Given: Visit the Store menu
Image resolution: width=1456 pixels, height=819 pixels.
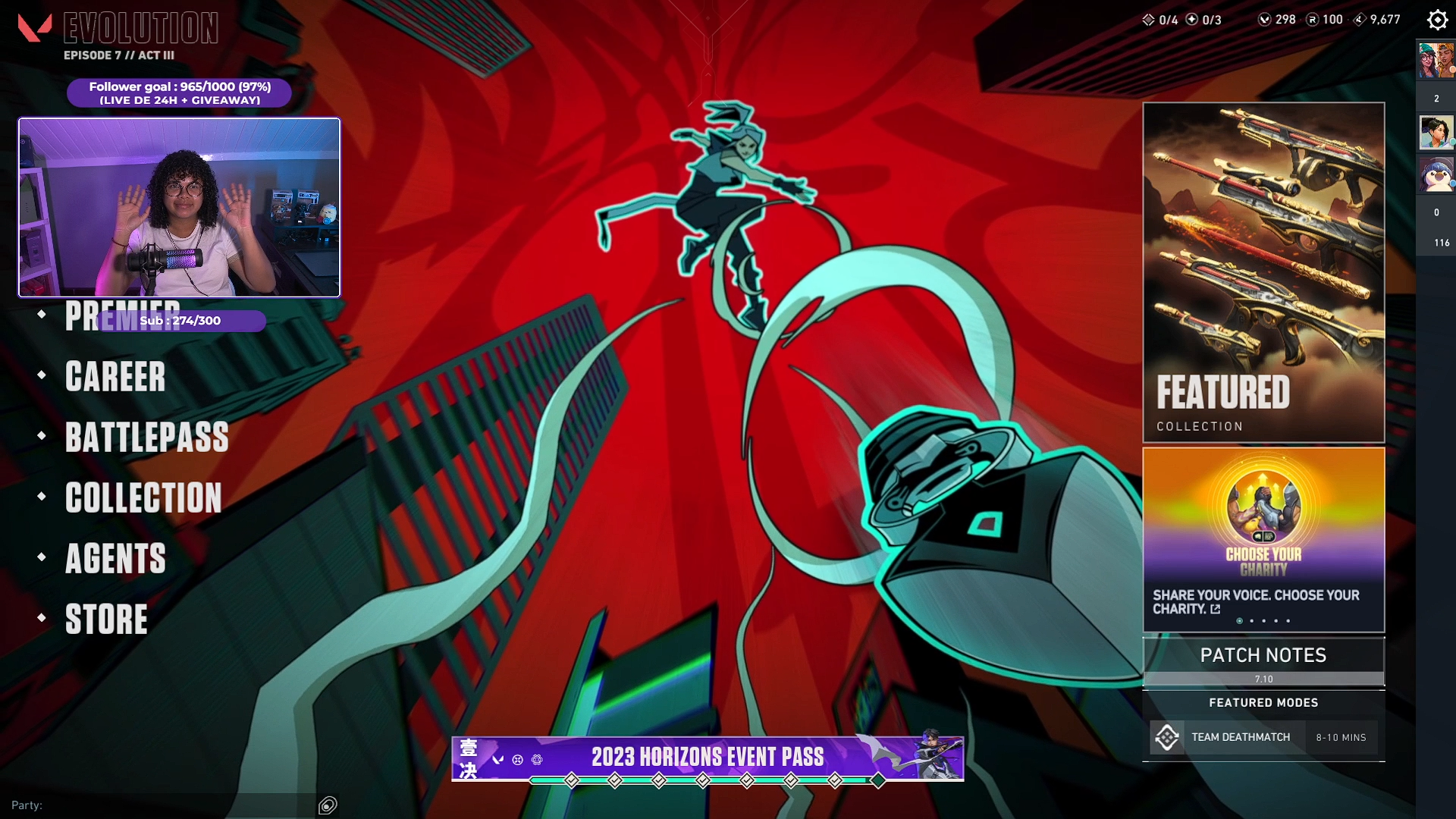Looking at the screenshot, I should [106, 620].
